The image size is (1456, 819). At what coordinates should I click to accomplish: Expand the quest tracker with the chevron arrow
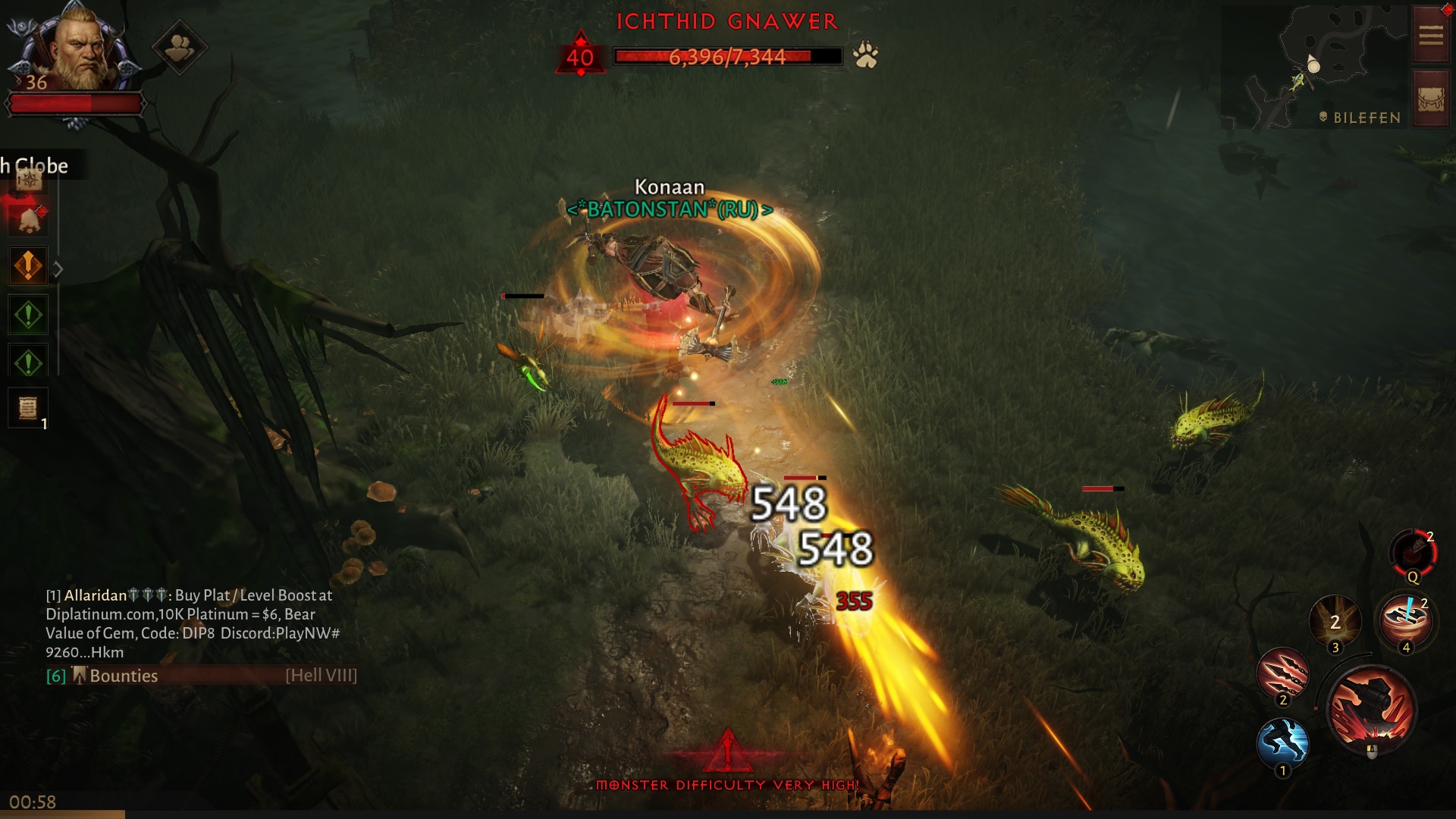click(x=58, y=267)
